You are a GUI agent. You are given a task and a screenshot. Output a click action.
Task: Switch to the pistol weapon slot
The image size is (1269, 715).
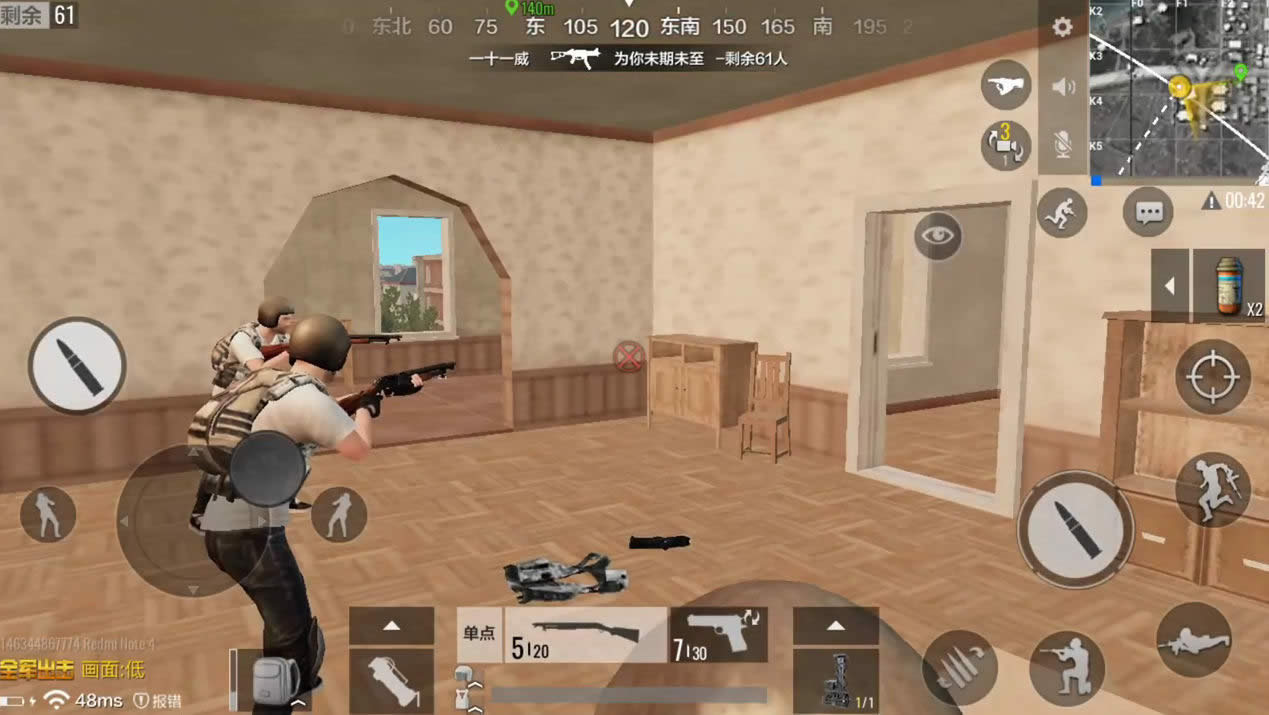(x=718, y=635)
